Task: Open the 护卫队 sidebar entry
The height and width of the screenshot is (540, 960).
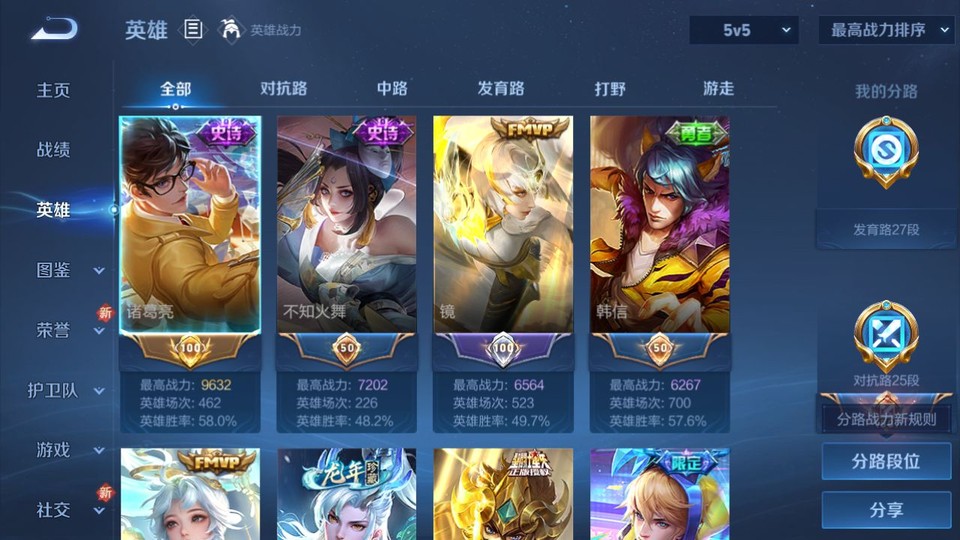Action: 54,390
